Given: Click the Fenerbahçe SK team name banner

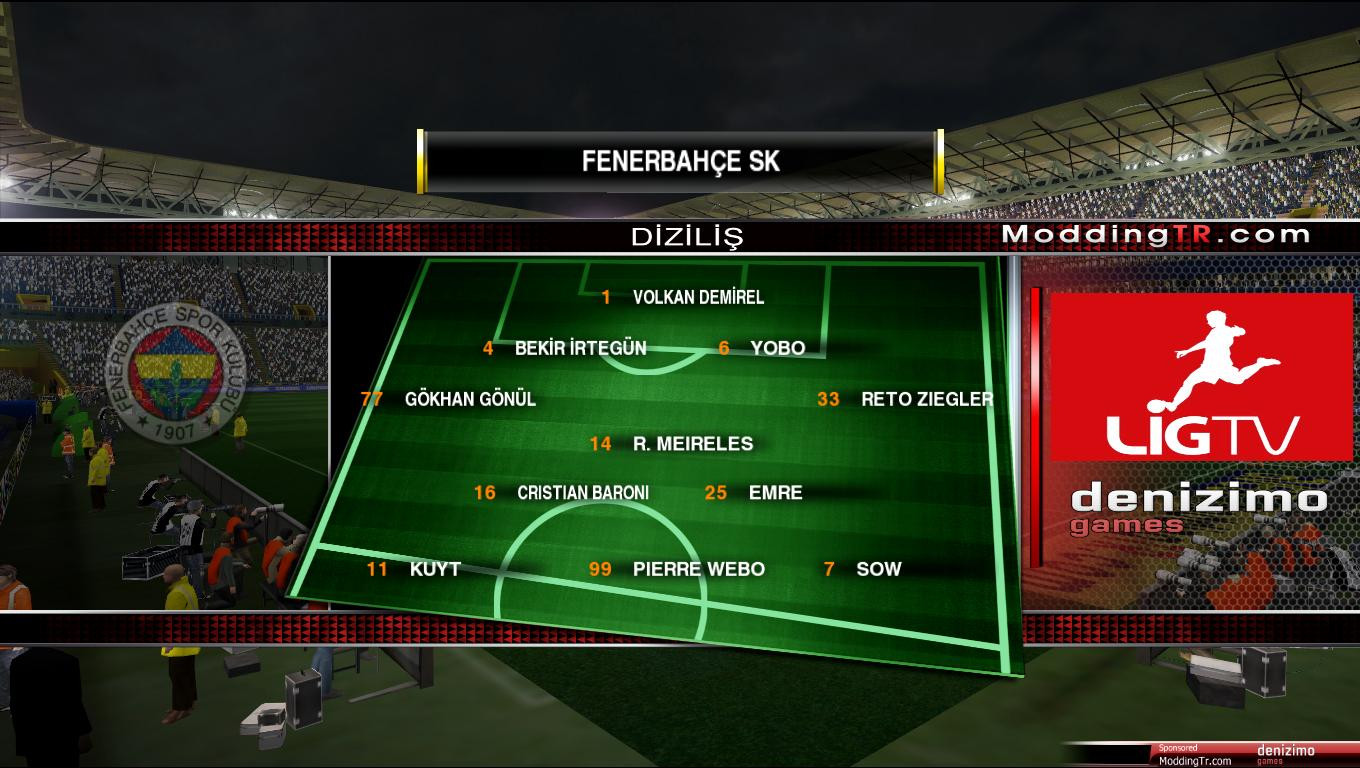Looking at the screenshot, I should click(x=680, y=161).
